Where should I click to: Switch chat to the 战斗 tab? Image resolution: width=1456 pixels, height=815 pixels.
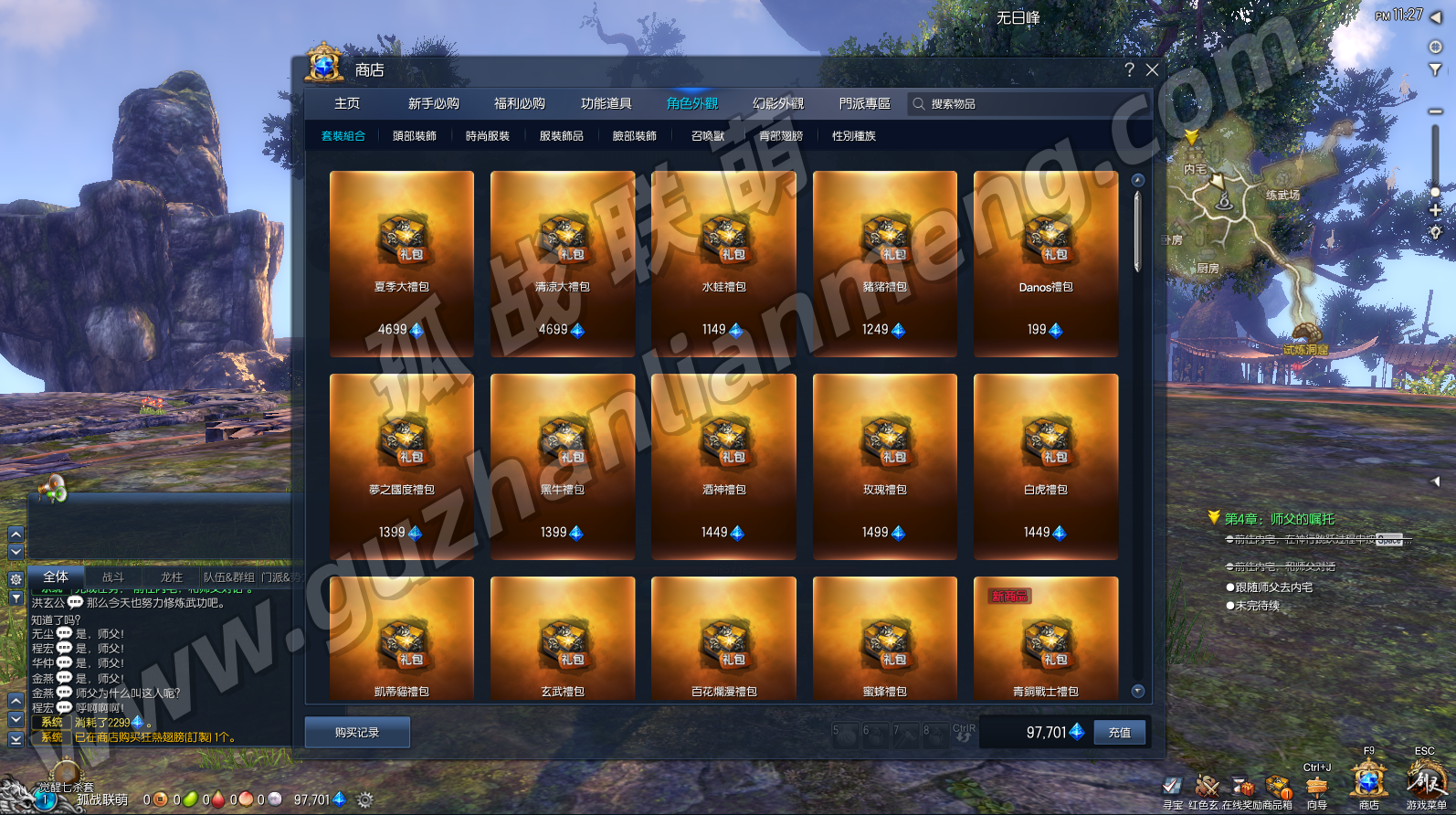pyautogui.click(x=112, y=577)
